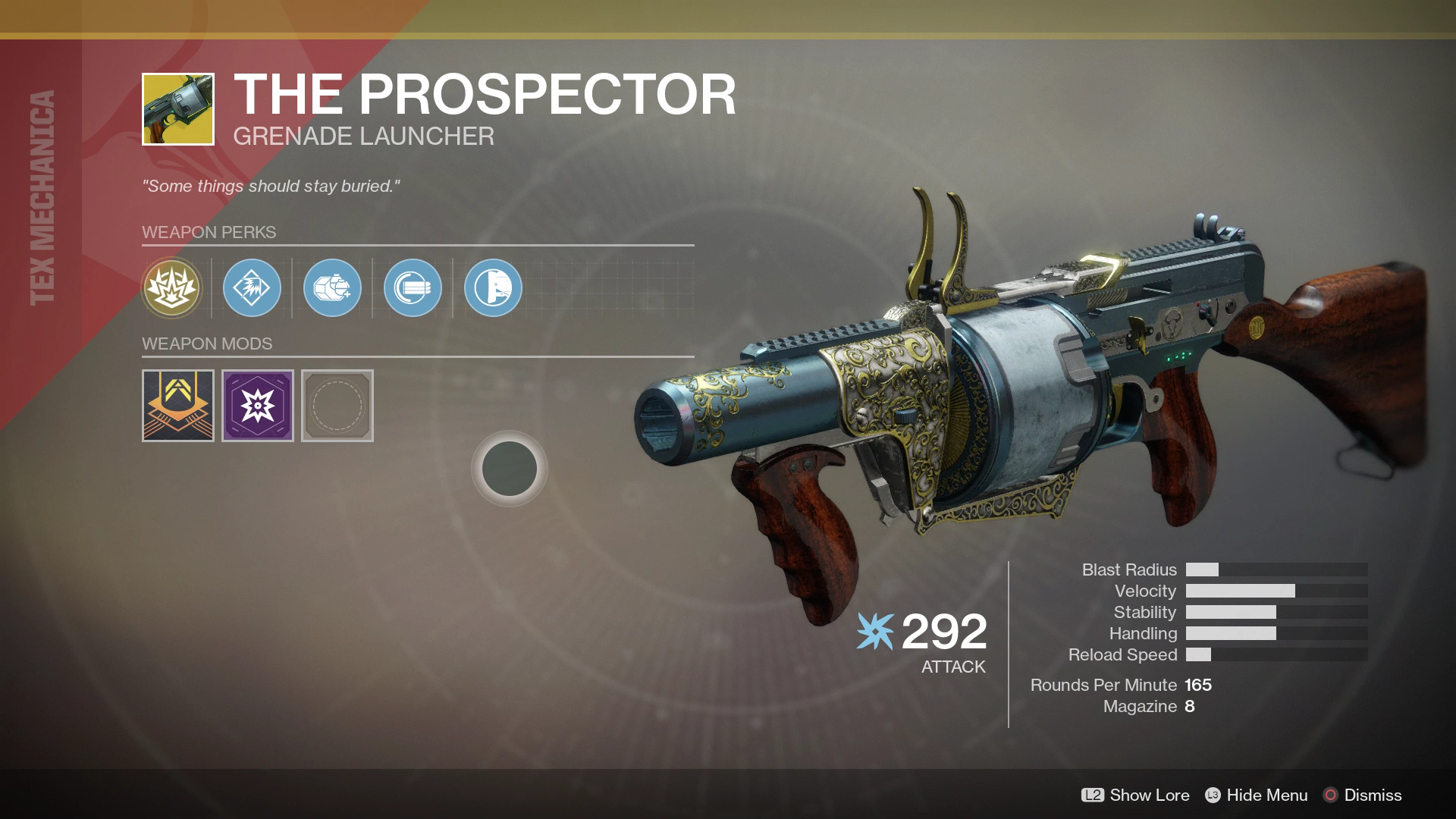Inspect the diamond-framed burst launcher barrel perk

[x=253, y=288]
